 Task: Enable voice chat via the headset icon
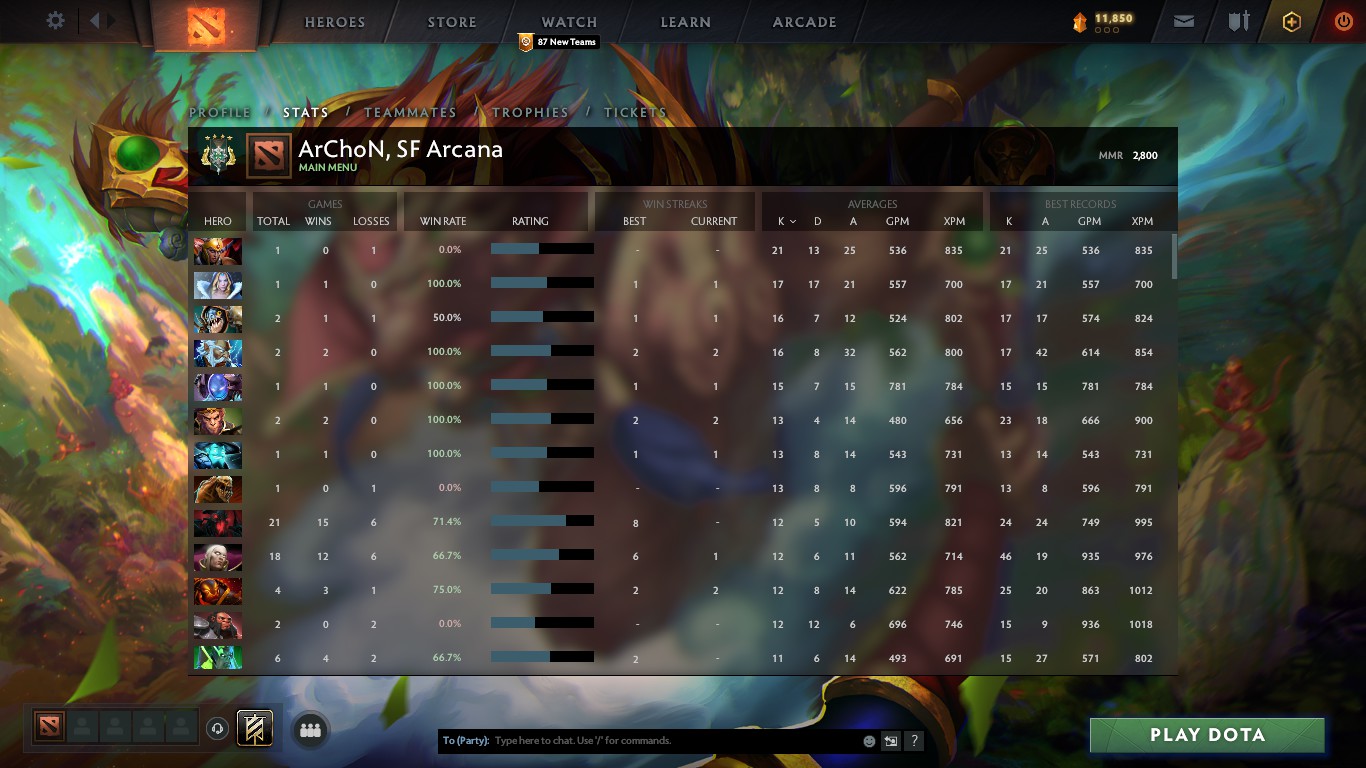pyautogui.click(x=218, y=729)
